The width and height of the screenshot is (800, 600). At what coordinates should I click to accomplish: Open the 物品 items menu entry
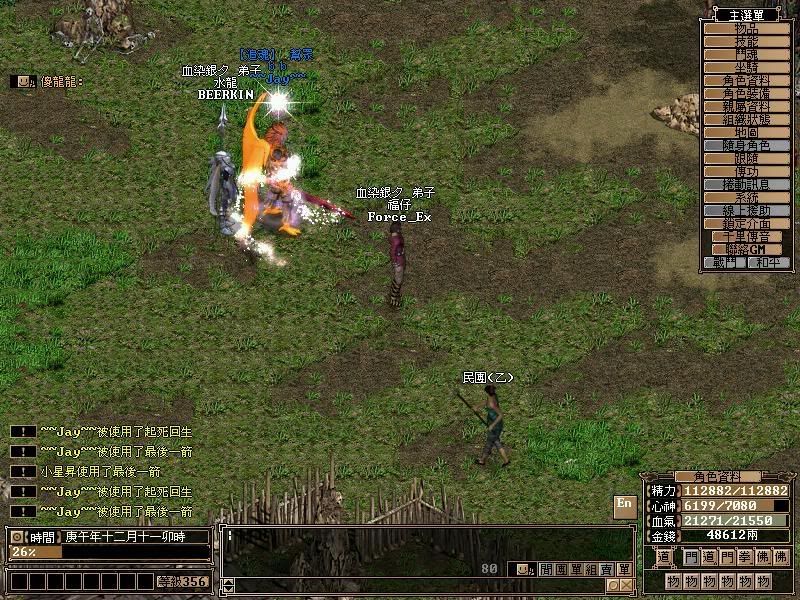pos(746,29)
